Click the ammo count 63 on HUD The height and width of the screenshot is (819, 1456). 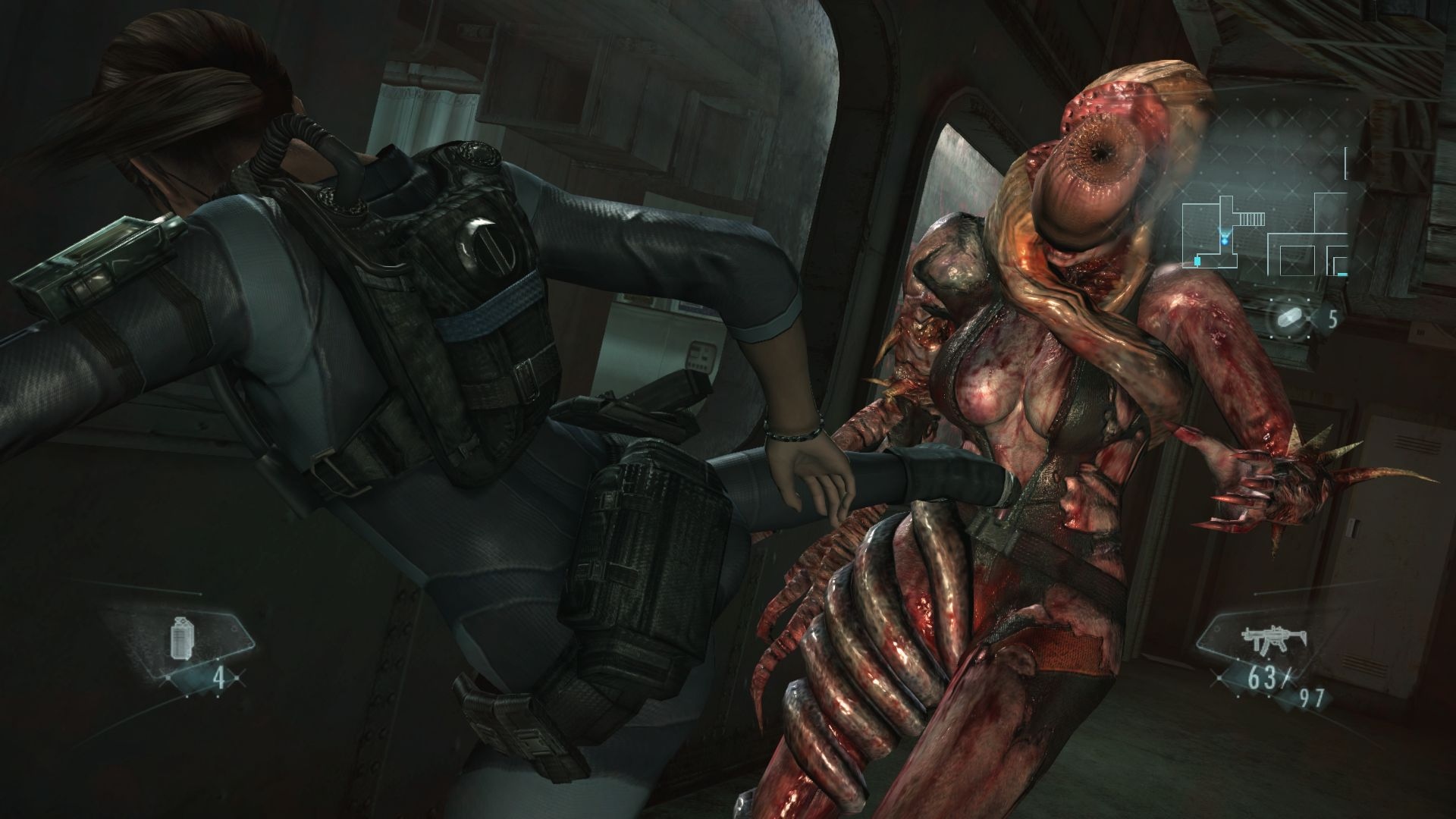(1263, 676)
